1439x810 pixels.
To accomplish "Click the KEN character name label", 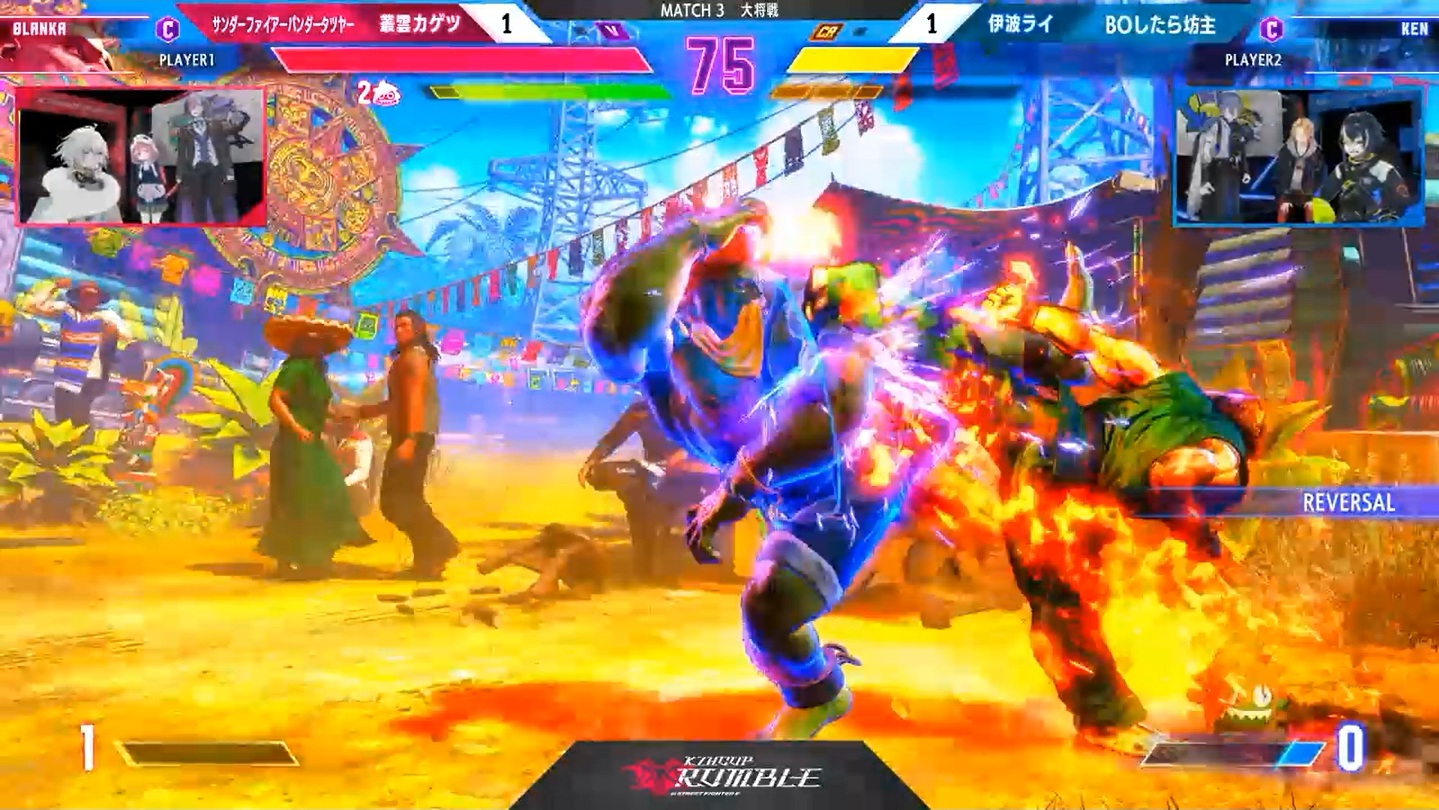I will pyautogui.click(x=1414, y=29).
